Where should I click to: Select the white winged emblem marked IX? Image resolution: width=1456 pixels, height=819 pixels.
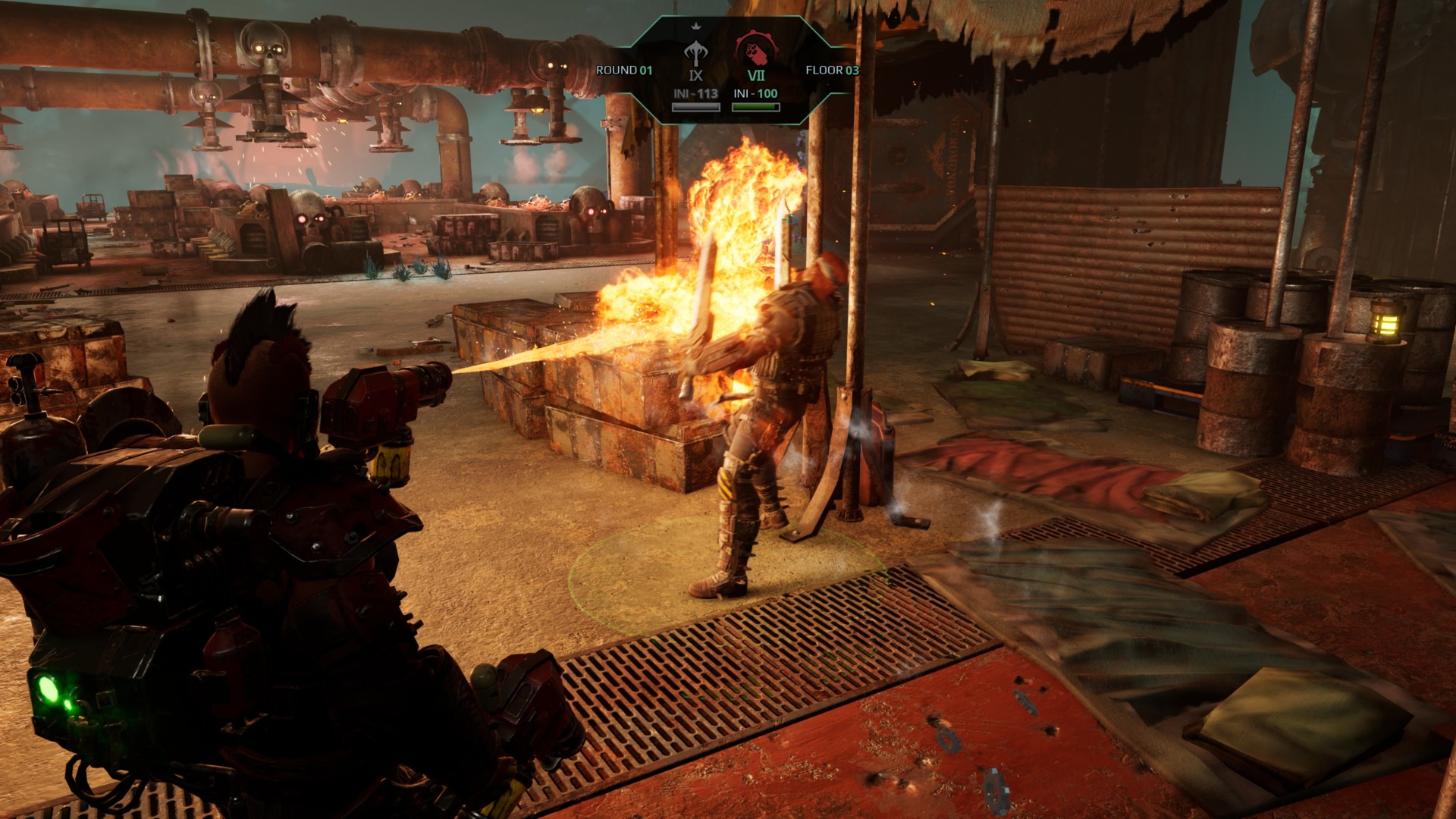click(695, 55)
